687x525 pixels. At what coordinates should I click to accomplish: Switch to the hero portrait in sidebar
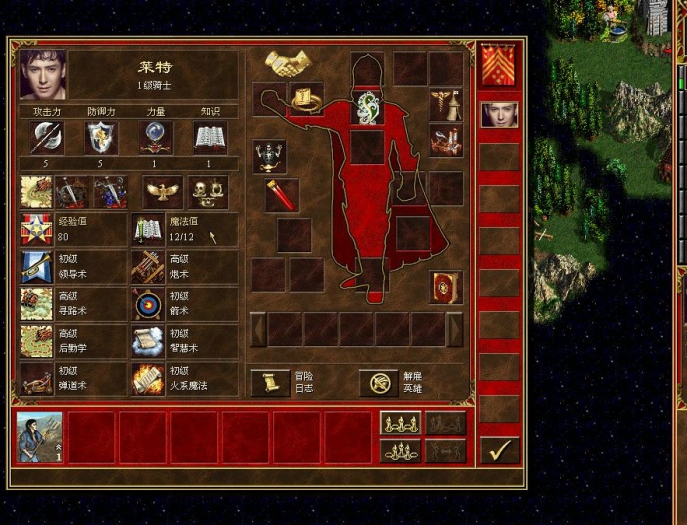499,114
